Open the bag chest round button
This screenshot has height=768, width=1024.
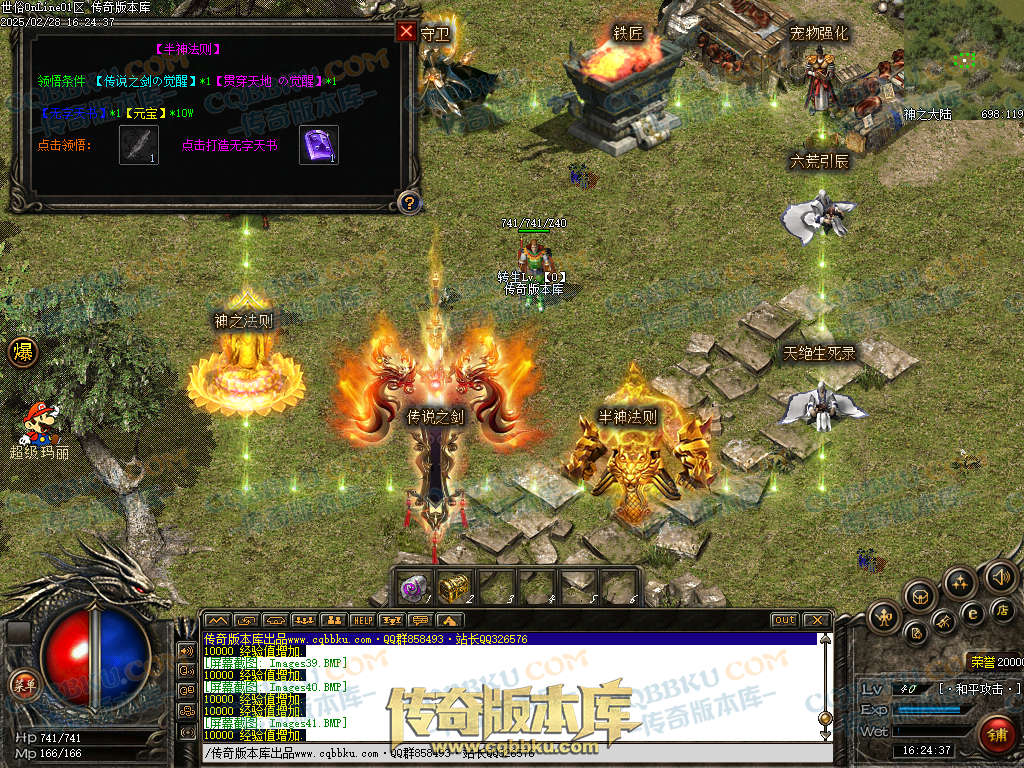(x=920, y=597)
